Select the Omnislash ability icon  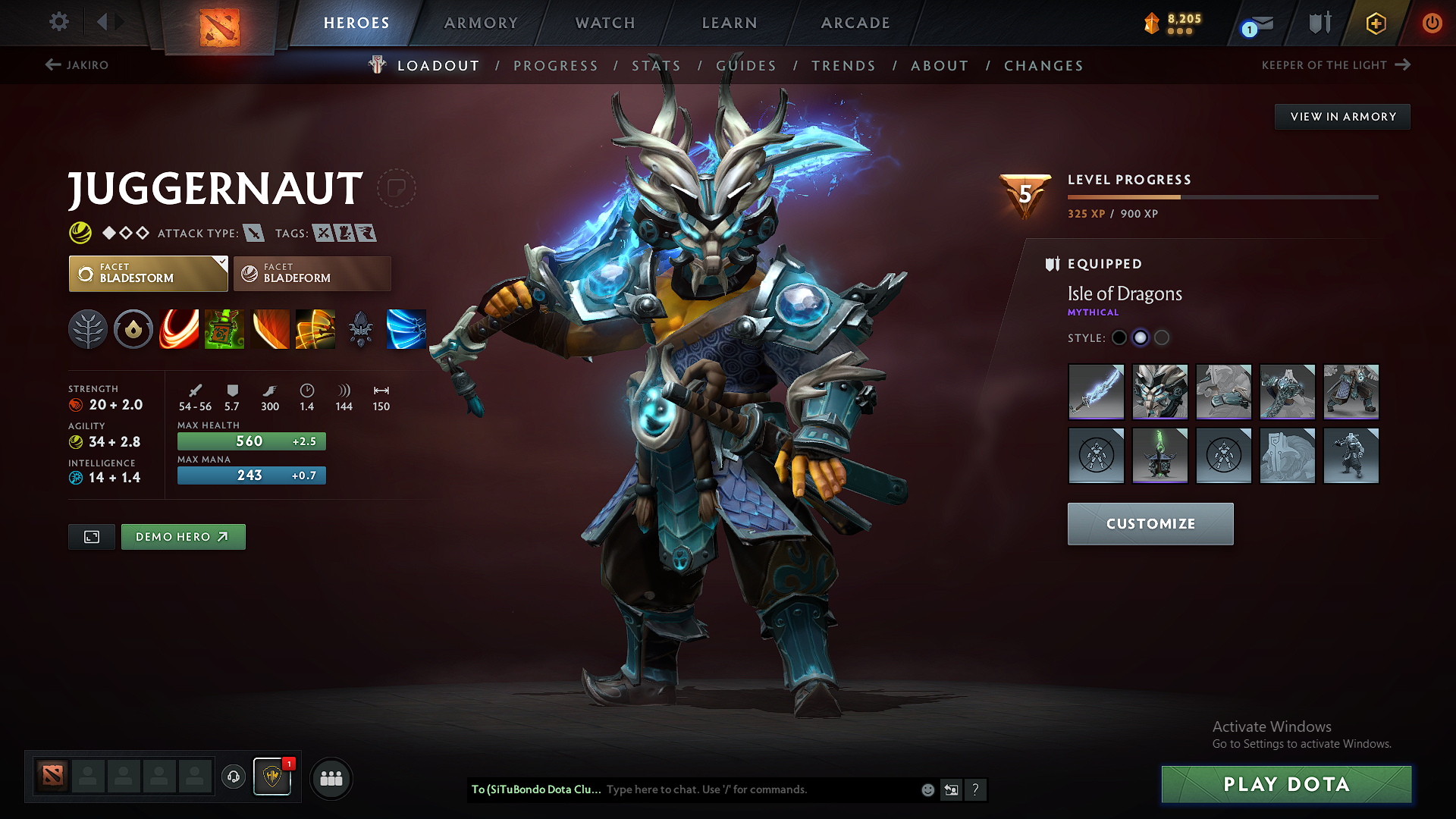click(x=406, y=329)
